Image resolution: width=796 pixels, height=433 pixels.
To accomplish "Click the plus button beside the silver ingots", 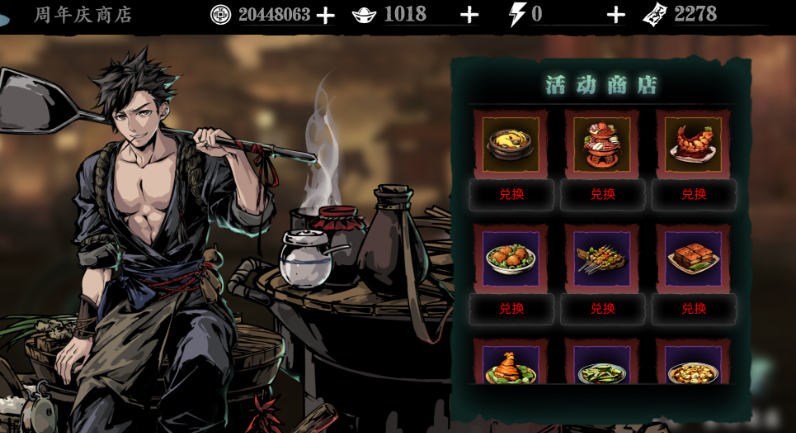I will tap(469, 15).
